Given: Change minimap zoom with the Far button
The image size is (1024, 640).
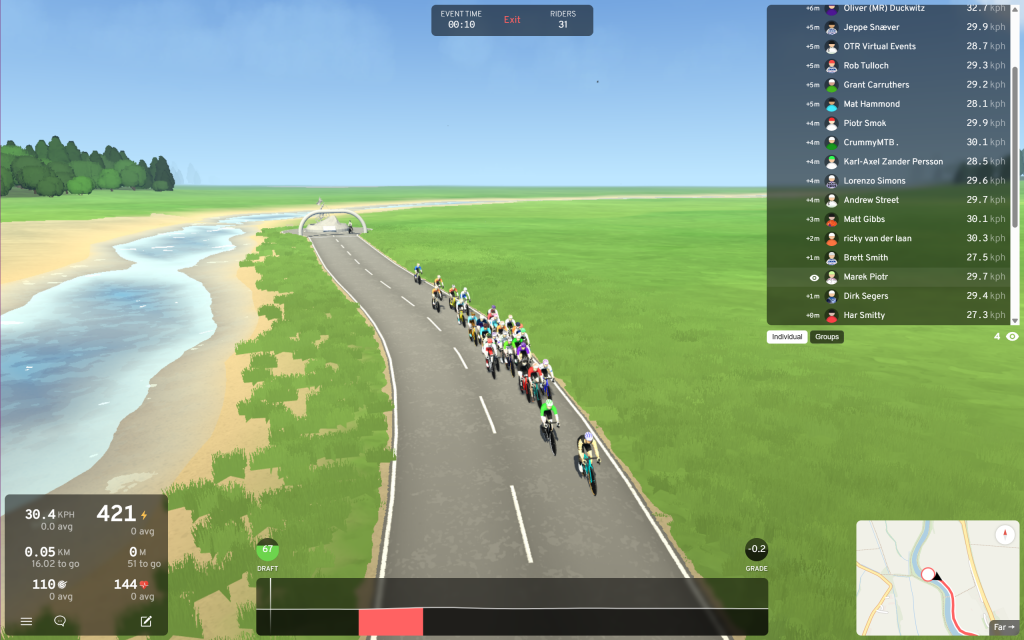Looking at the screenshot, I should click(1003, 628).
